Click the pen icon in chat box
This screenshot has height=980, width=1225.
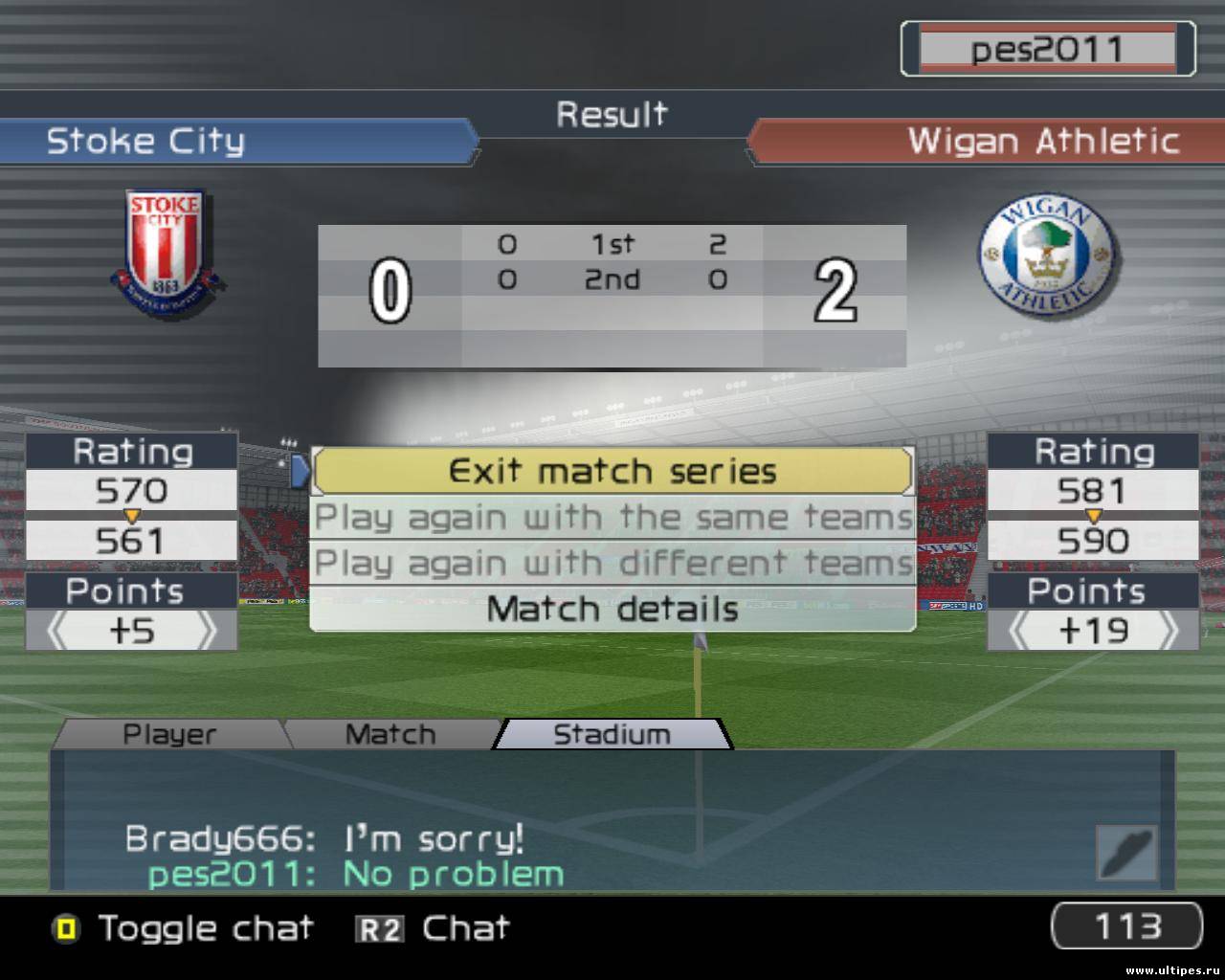coord(1126,851)
